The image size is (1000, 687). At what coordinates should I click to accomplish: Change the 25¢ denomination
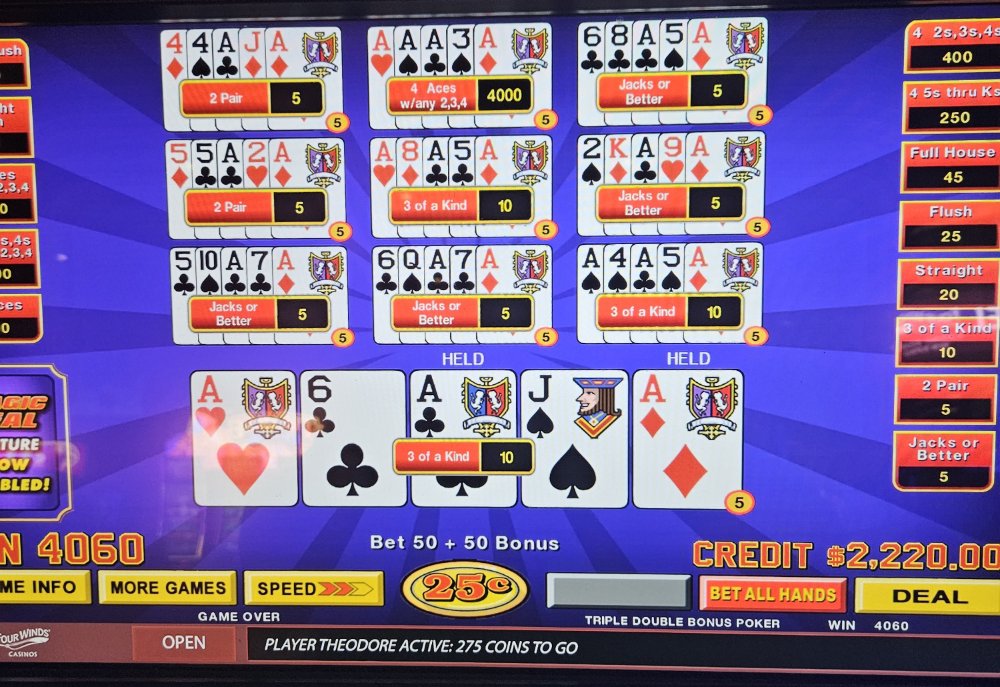click(x=464, y=588)
